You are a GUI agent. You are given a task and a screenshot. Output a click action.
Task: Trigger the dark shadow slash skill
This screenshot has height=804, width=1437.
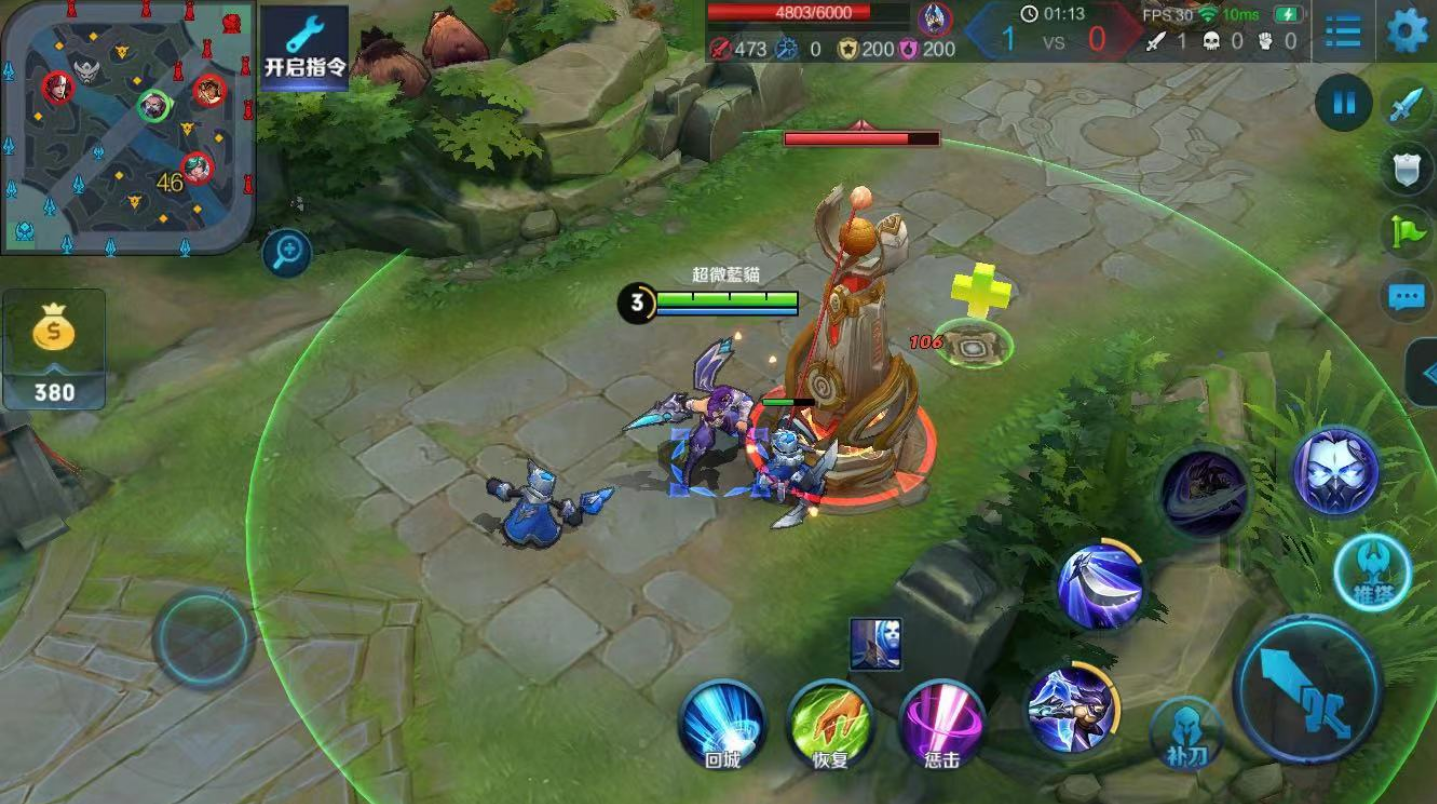1204,492
